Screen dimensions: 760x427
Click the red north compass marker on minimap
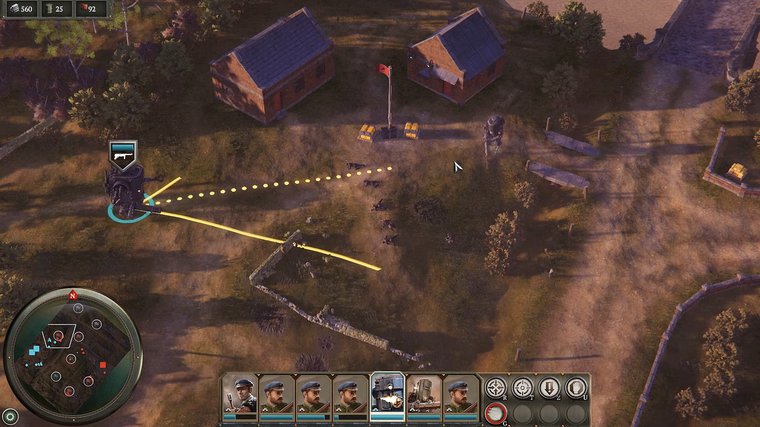click(72, 296)
